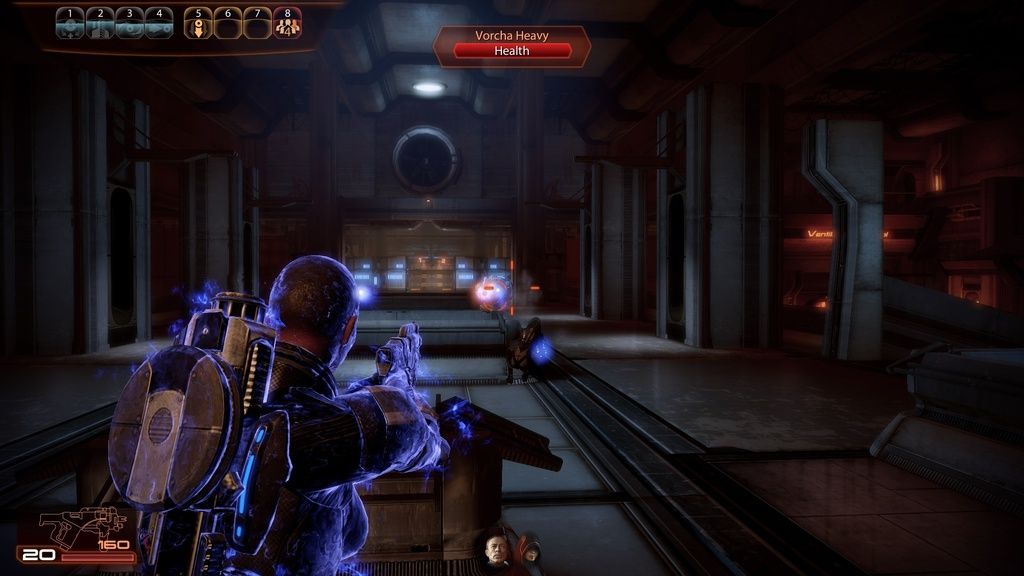Select the power in hotbar slot 4

point(159,23)
